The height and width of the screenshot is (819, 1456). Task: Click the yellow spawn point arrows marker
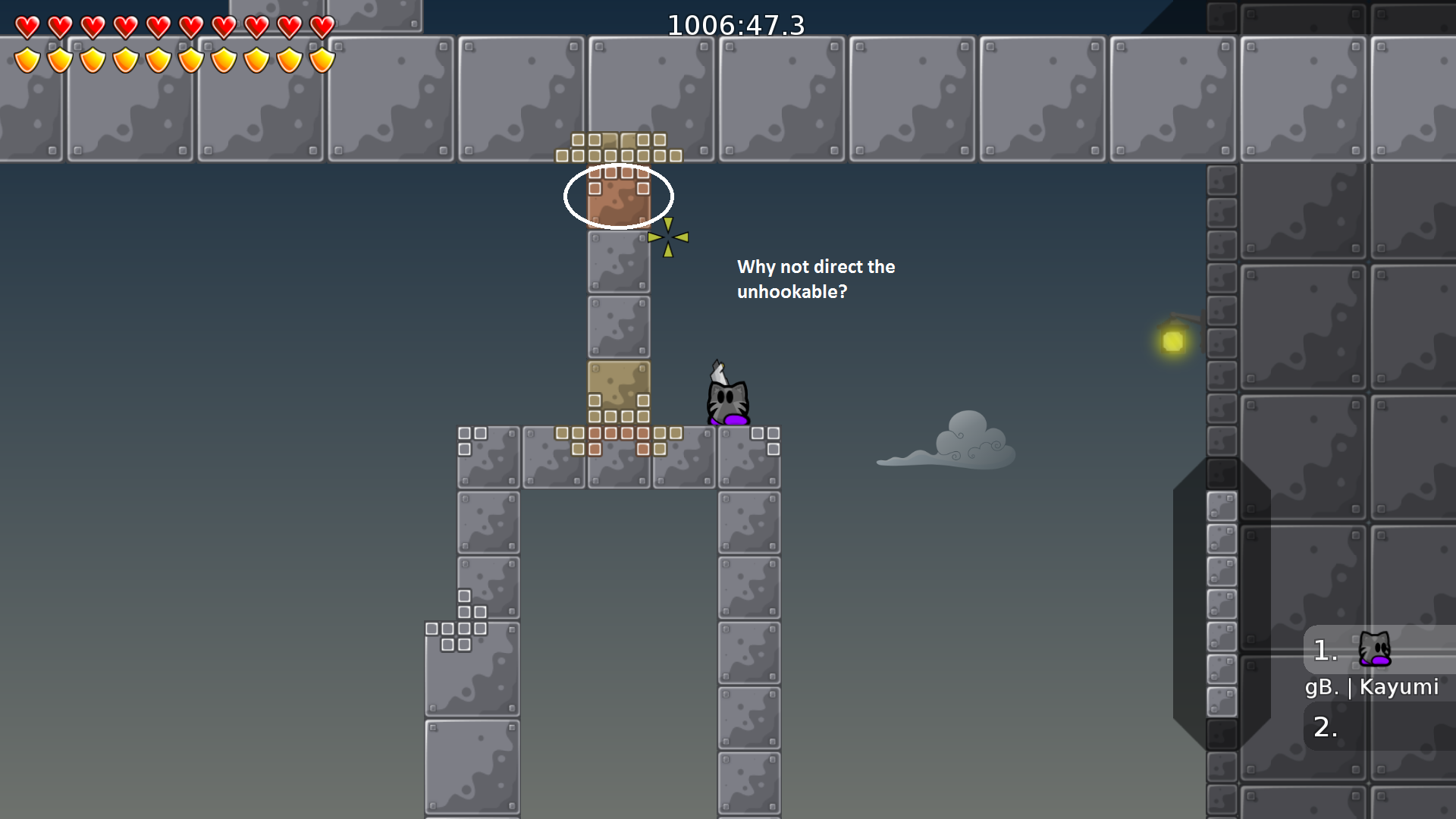click(x=668, y=237)
